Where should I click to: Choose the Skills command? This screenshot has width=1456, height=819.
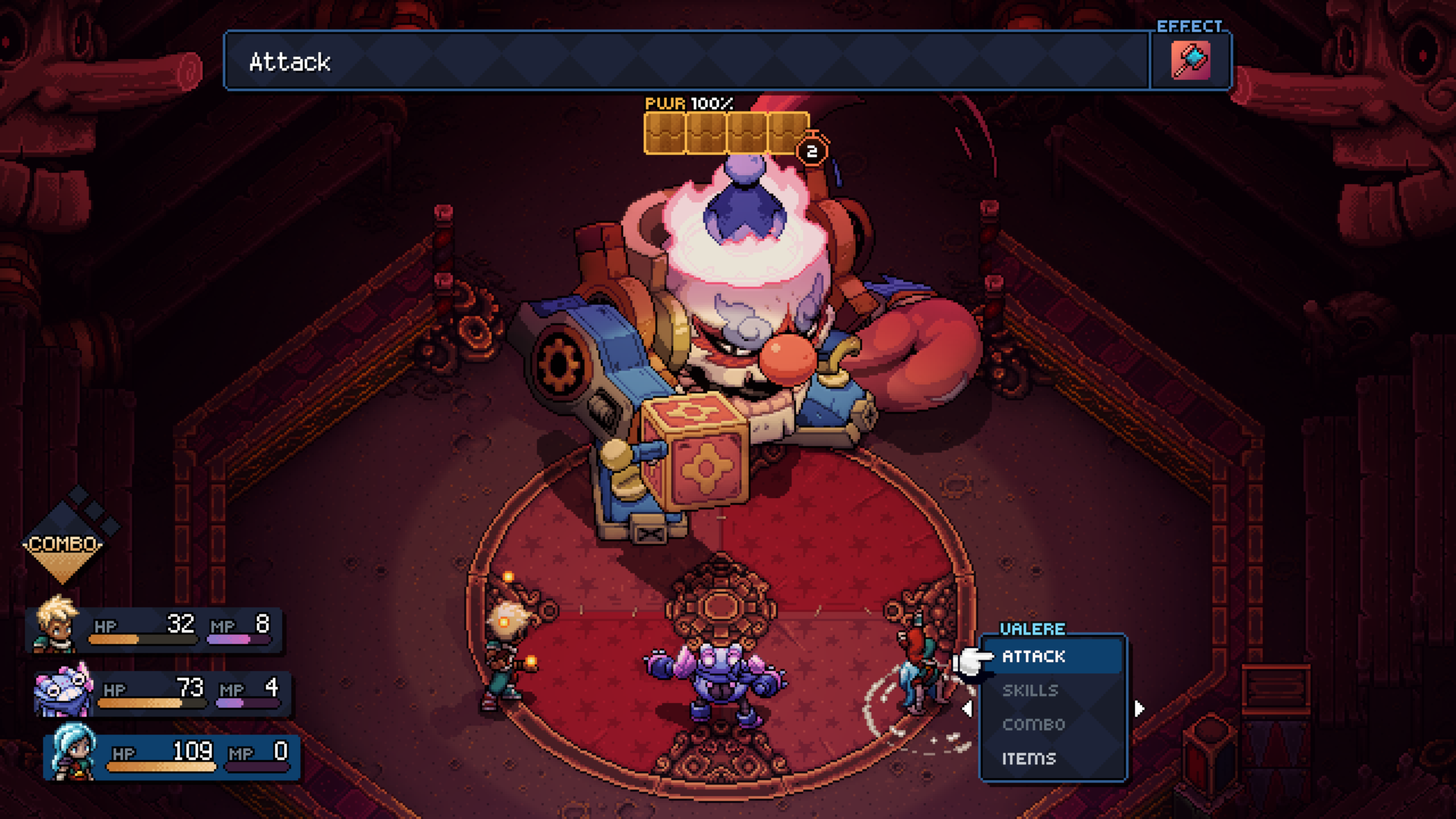click(x=1030, y=690)
